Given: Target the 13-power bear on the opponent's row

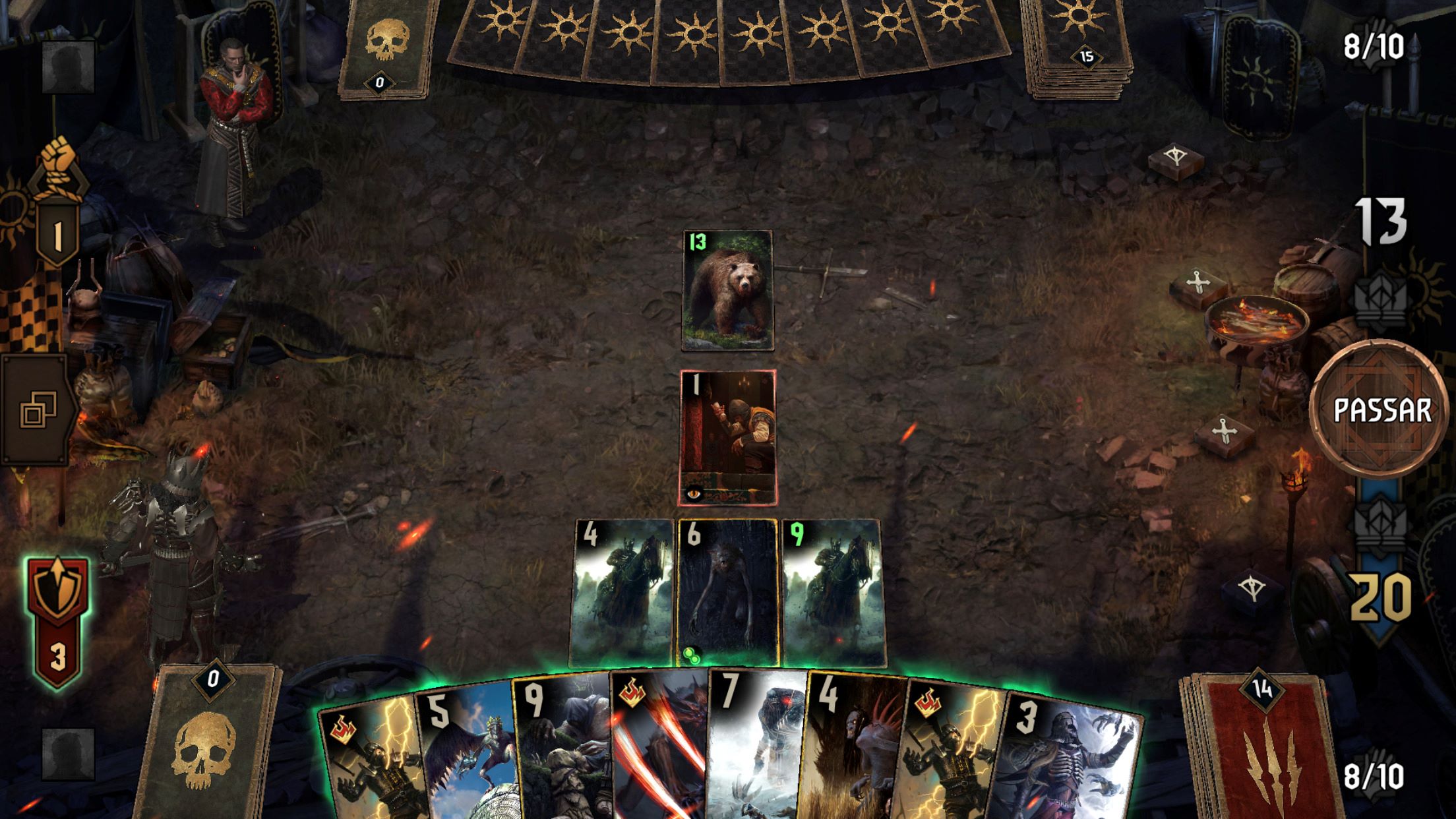Looking at the screenshot, I should tap(727, 291).
